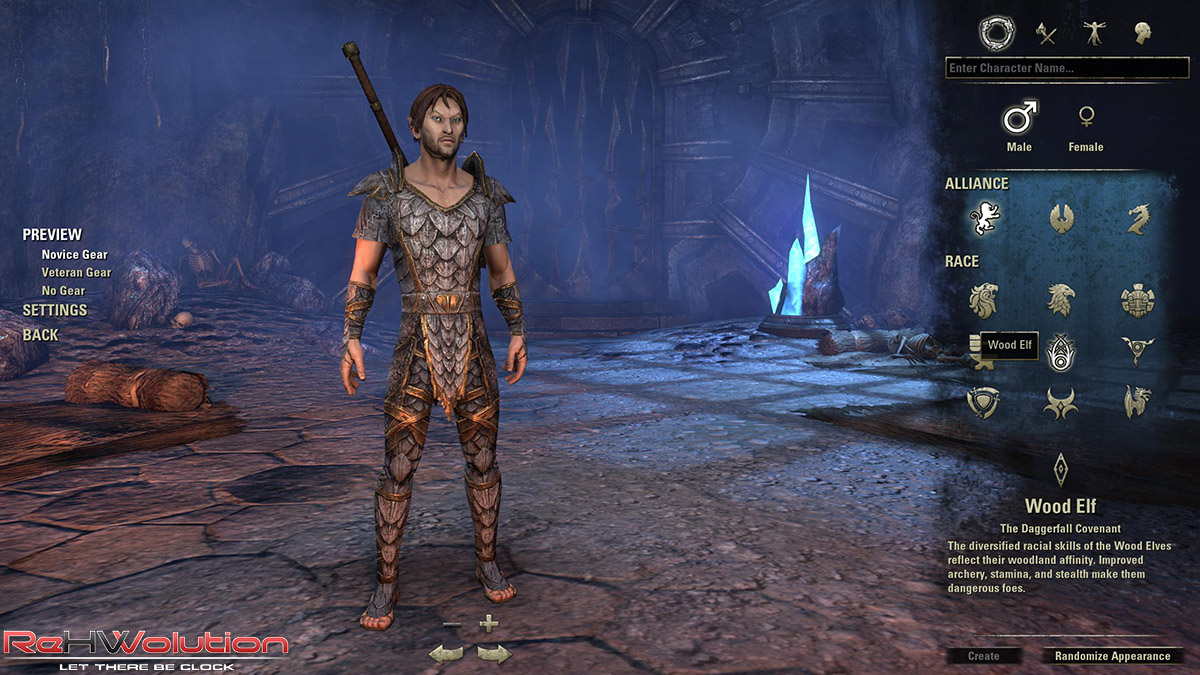Image resolution: width=1200 pixels, height=675 pixels.
Task: Select Novice Gear preview
Action: tap(74, 254)
